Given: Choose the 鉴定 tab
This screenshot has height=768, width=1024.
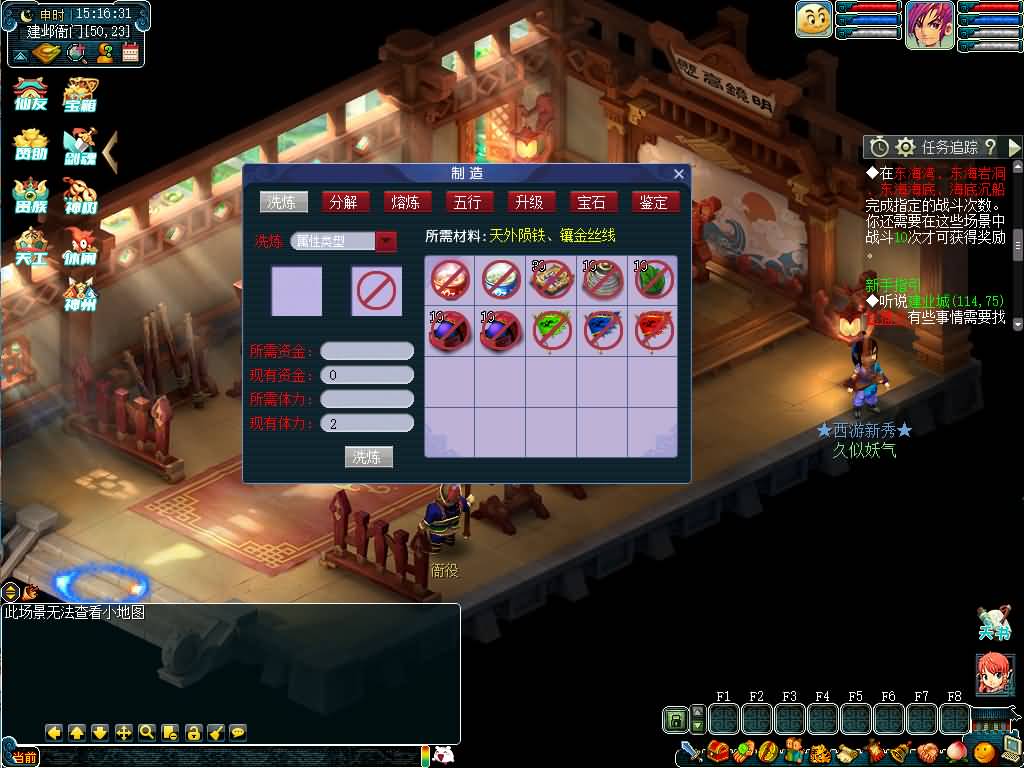Looking at the screenshot, I should pos(653,202).
